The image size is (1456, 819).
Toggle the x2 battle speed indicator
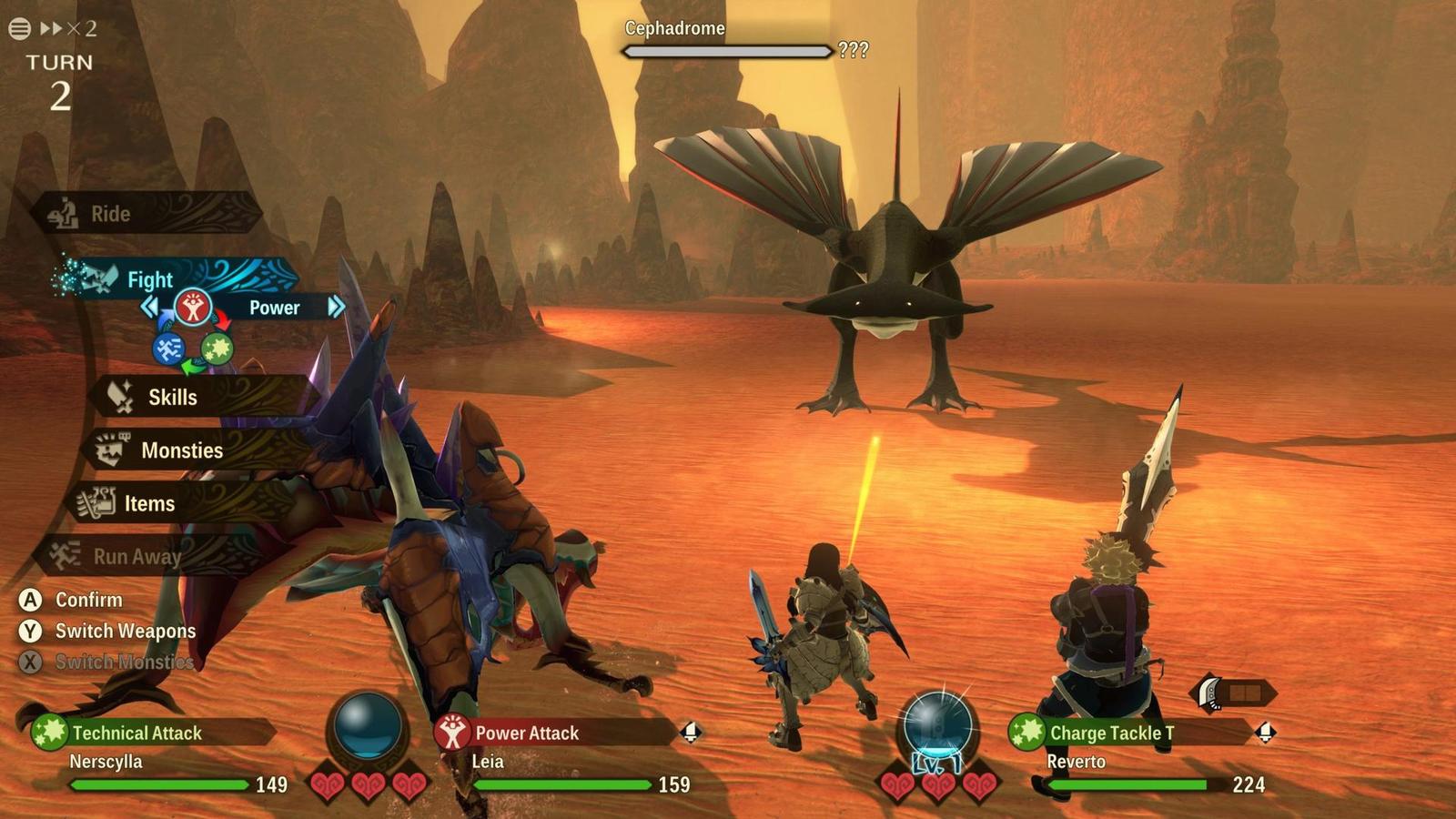click(x=69, y=29)
